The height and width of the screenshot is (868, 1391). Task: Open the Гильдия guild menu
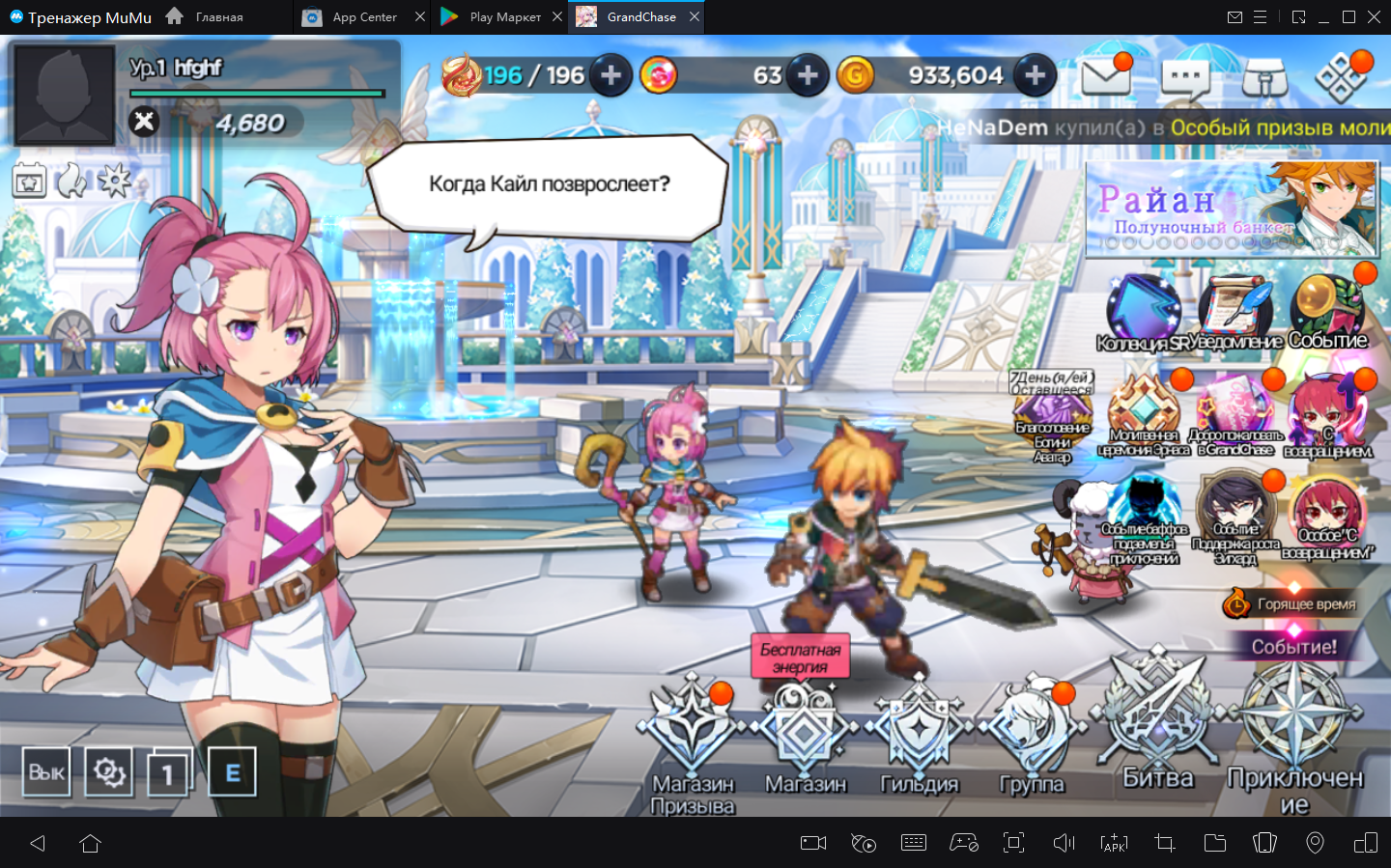919,739
